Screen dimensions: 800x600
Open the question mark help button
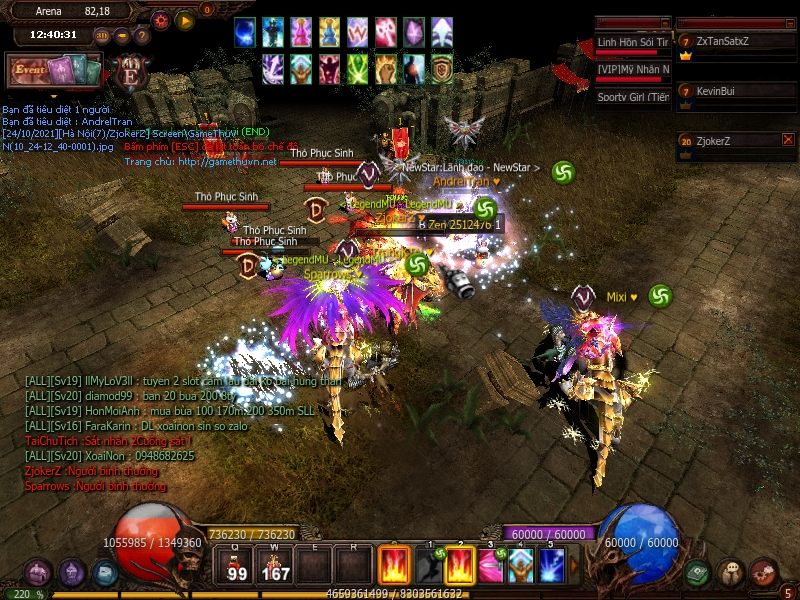(x=142, y=36)
